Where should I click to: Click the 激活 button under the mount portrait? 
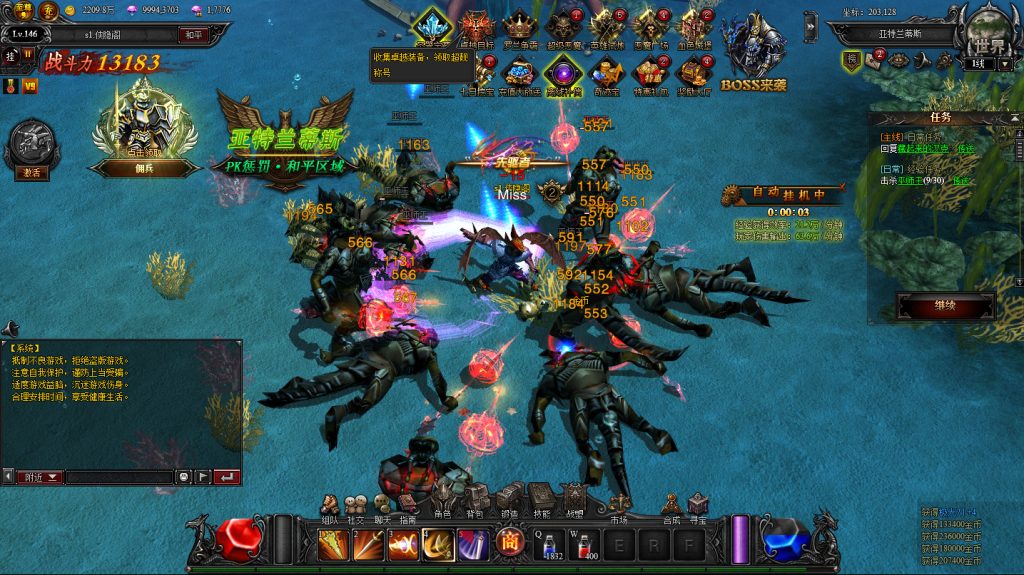(31, 172)
